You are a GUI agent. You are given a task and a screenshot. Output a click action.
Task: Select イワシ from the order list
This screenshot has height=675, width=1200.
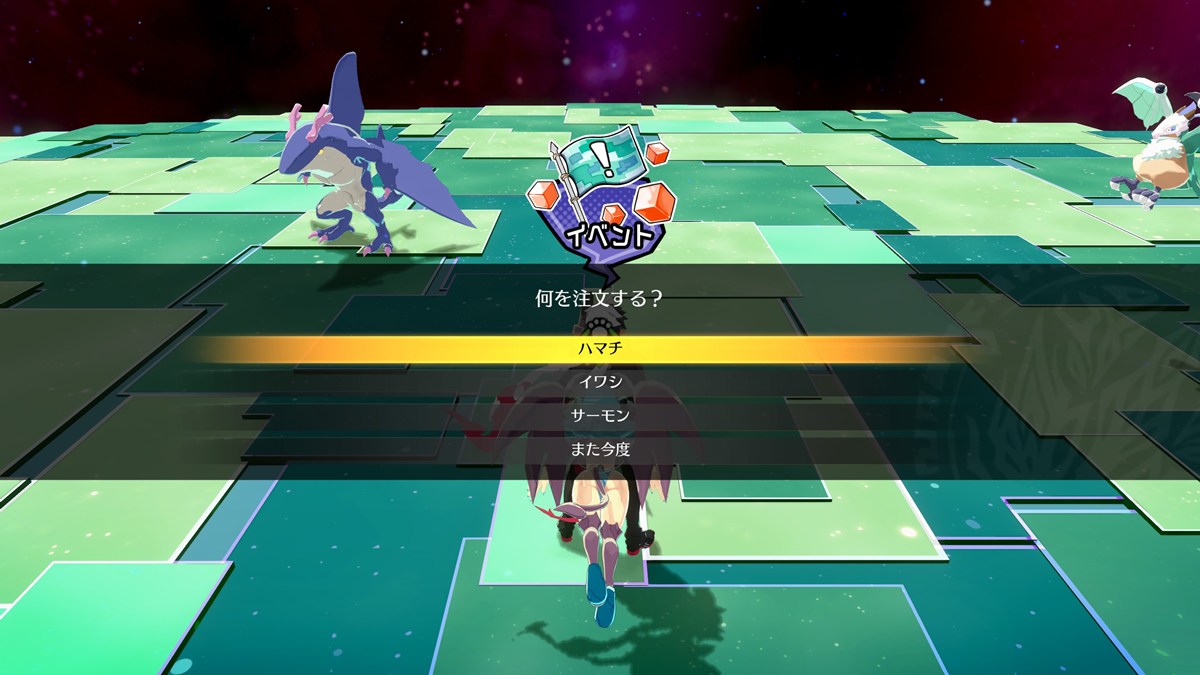click(600, 381)
